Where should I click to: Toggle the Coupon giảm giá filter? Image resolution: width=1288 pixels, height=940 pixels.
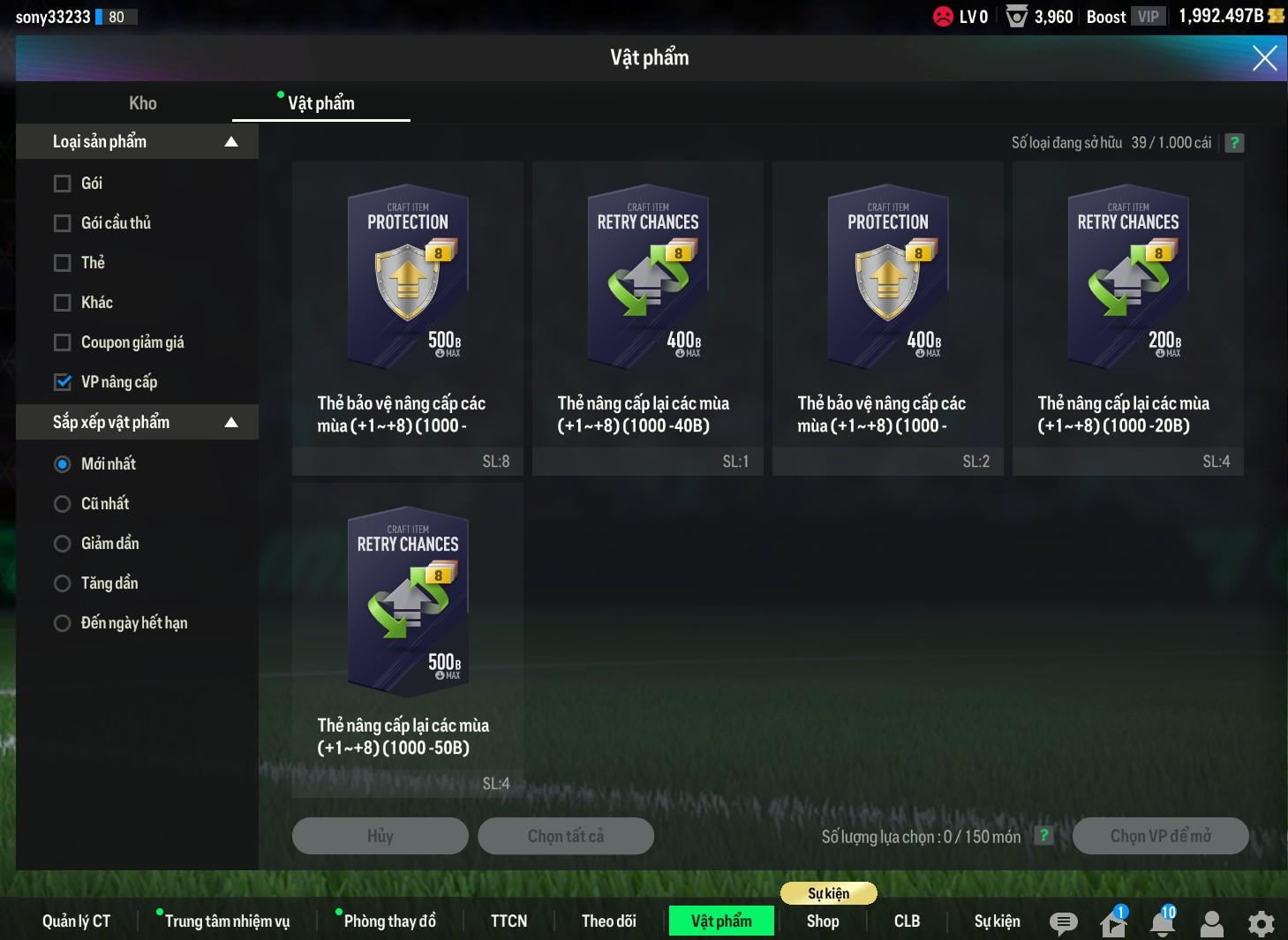[63, 342]
